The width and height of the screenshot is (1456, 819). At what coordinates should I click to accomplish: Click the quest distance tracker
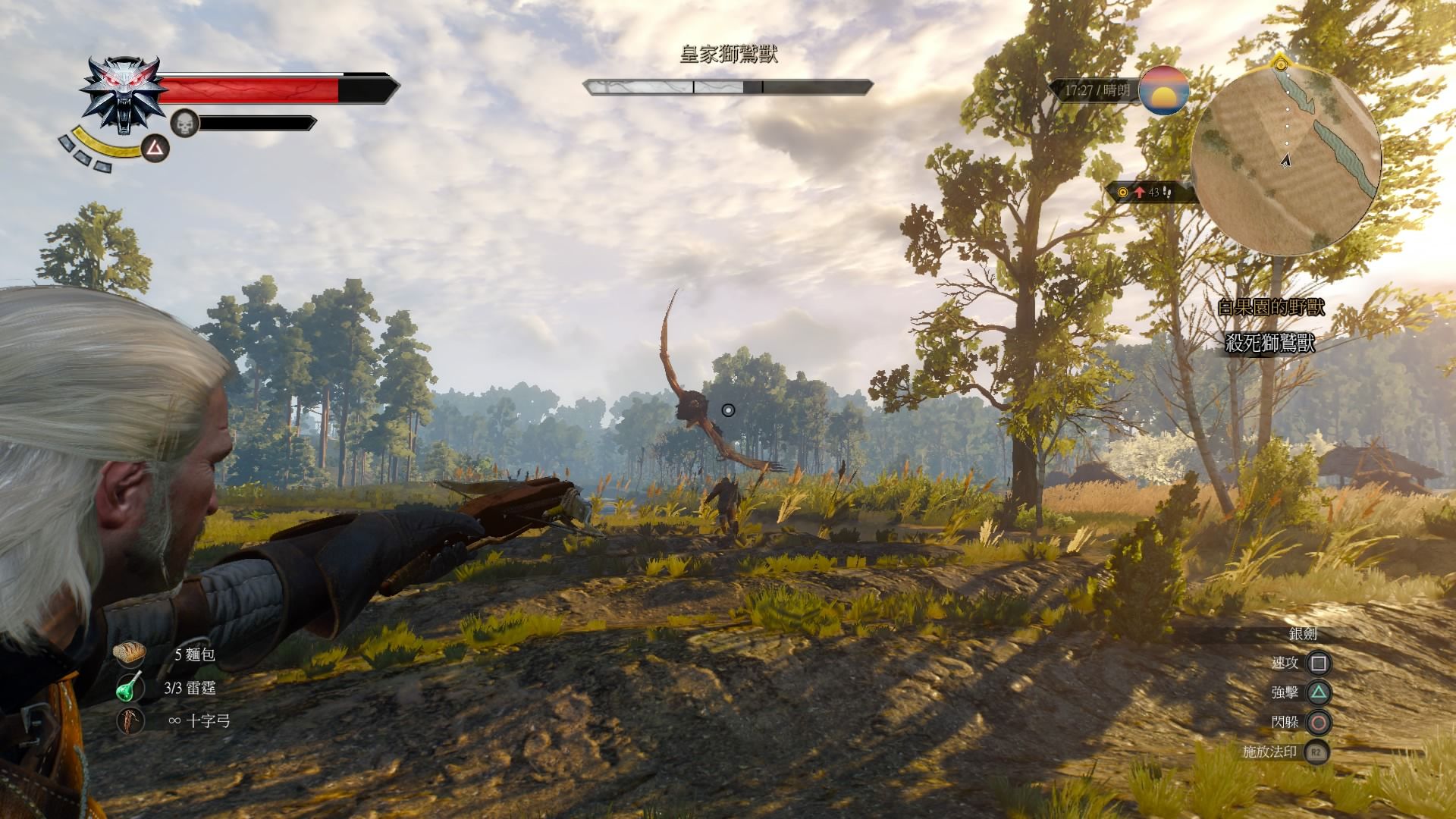(x=1148, y=193)
